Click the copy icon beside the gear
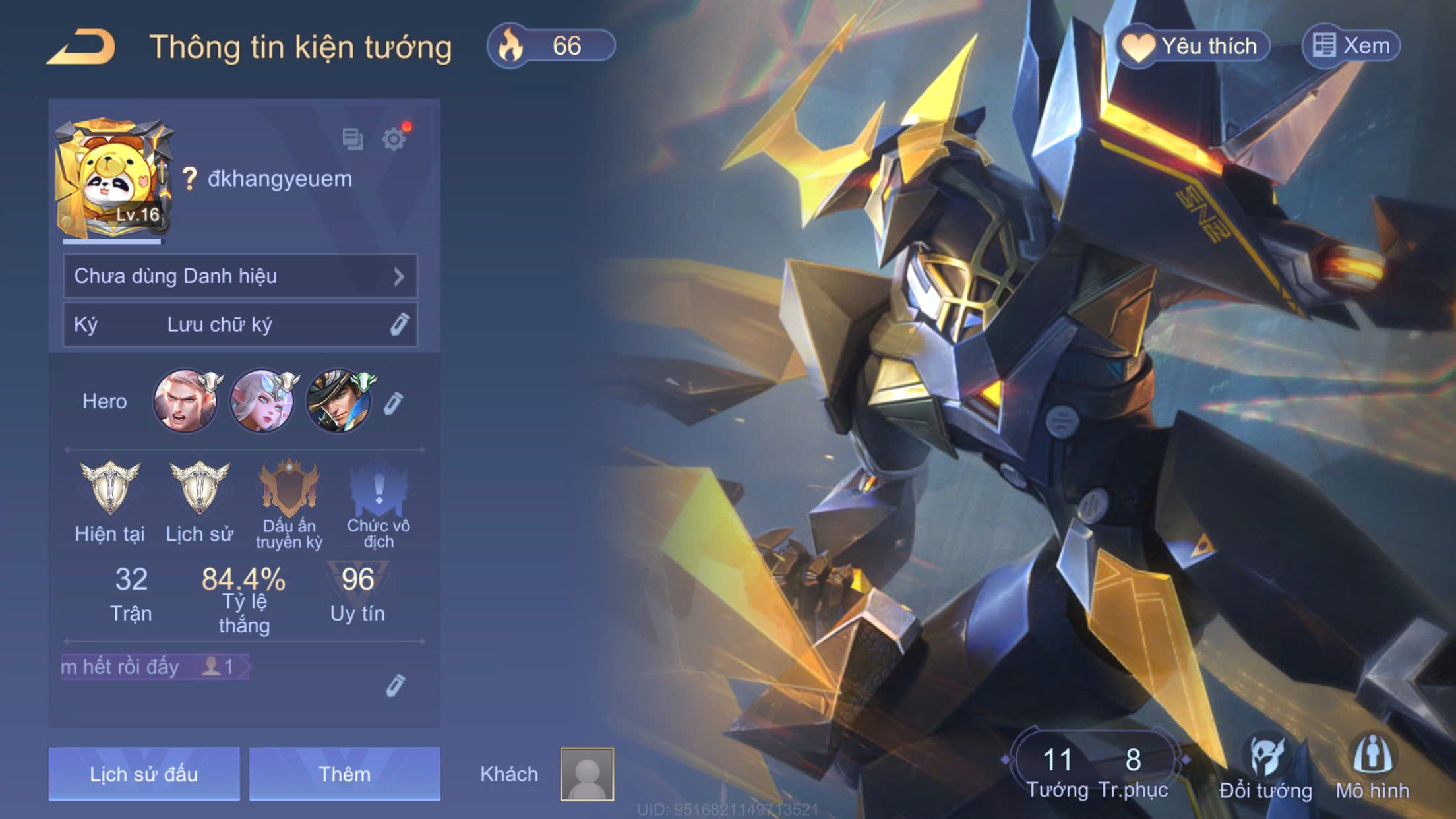1456x819 pixels. tap(353, 138)
